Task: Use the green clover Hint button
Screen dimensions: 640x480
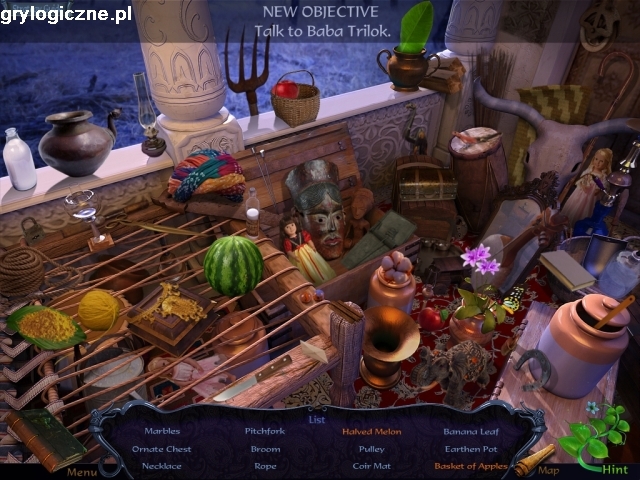Action: point(595,440)
